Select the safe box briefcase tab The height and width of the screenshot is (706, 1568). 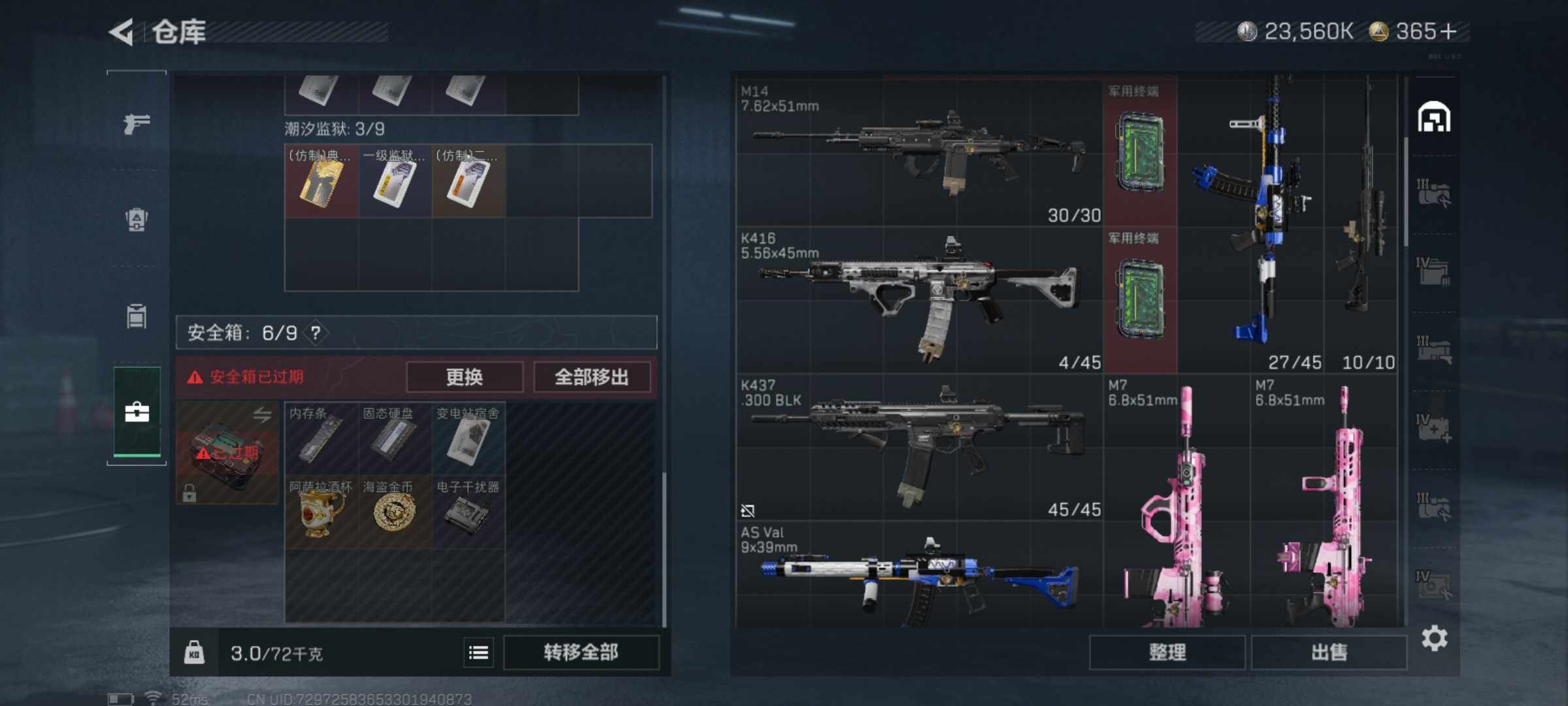(x=137, y=412)
